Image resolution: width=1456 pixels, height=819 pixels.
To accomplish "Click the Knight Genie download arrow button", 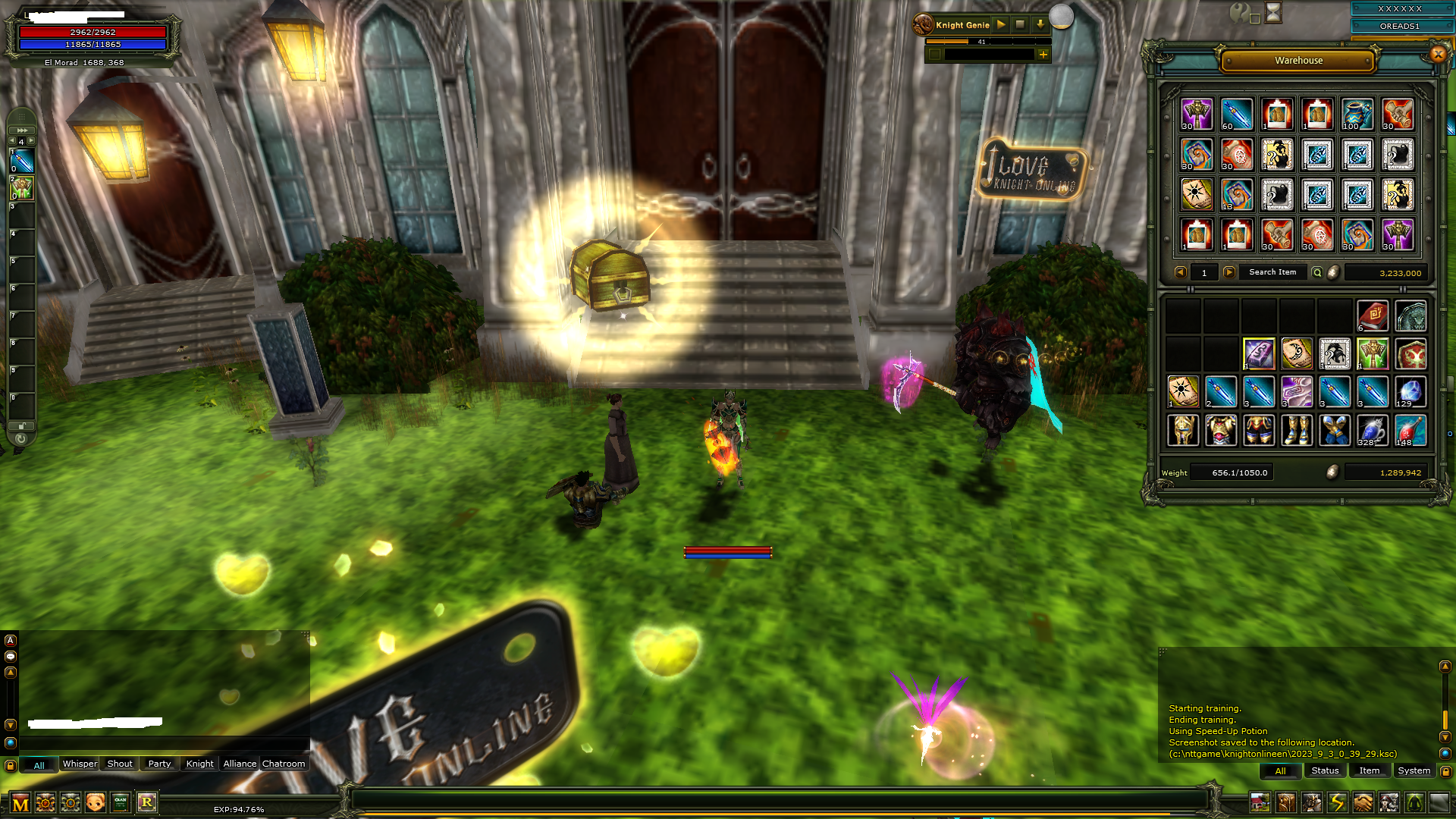I will pyautogui.click(x=1038, y=24).
